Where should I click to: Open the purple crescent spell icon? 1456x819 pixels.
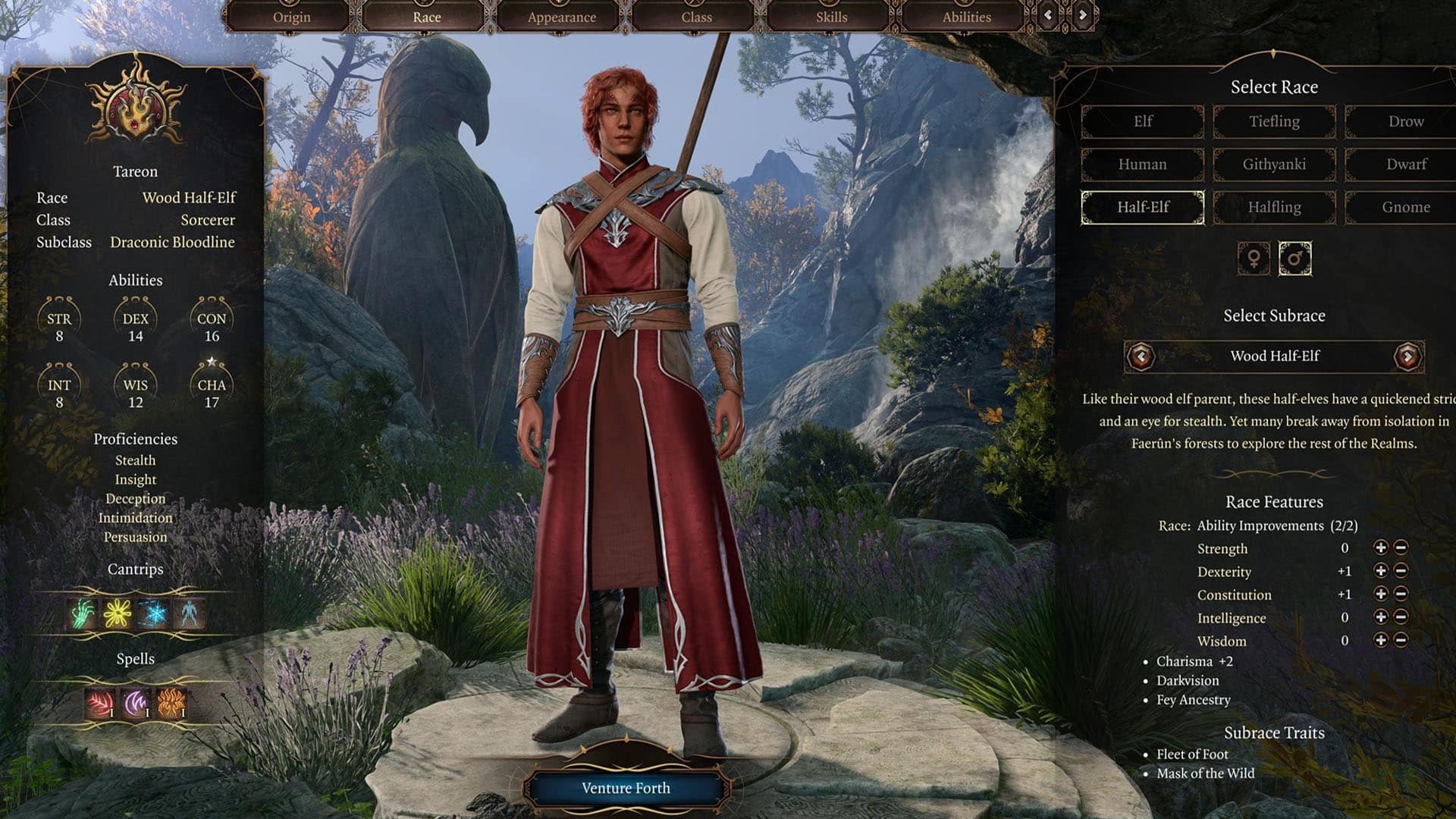point(135,703)
